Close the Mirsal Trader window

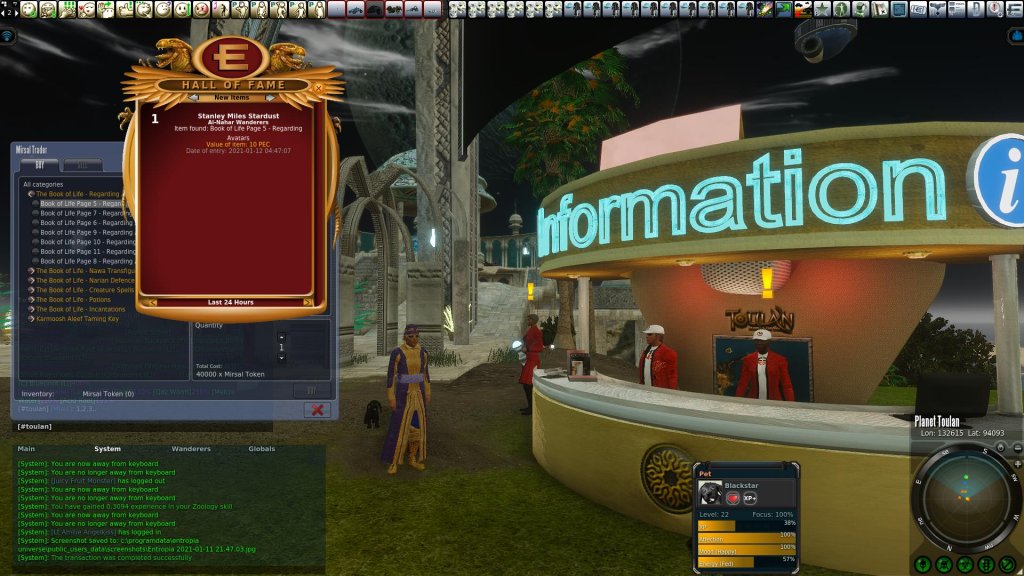pos(316,410)
